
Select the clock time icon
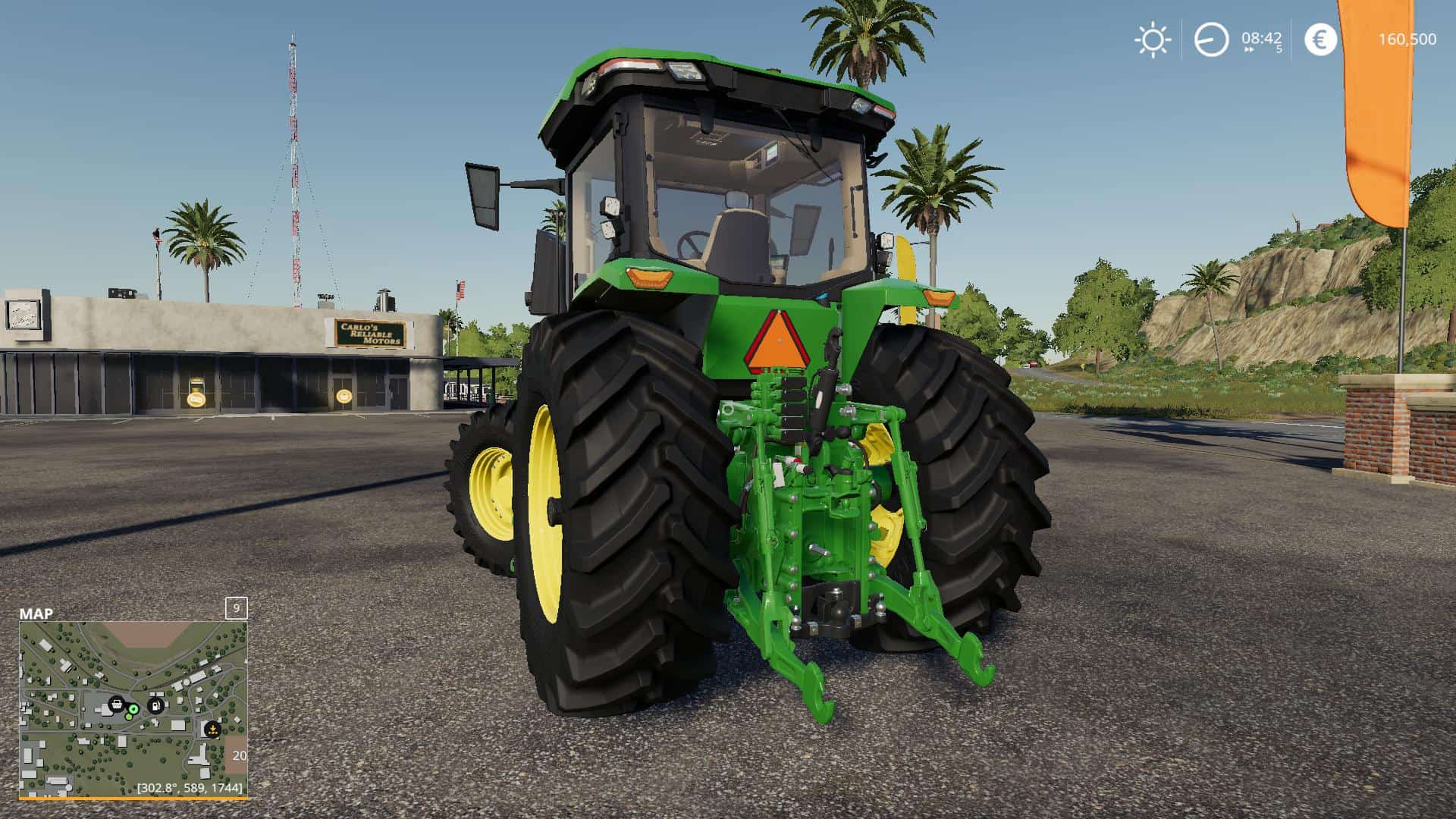click(x=1211, y=39)
